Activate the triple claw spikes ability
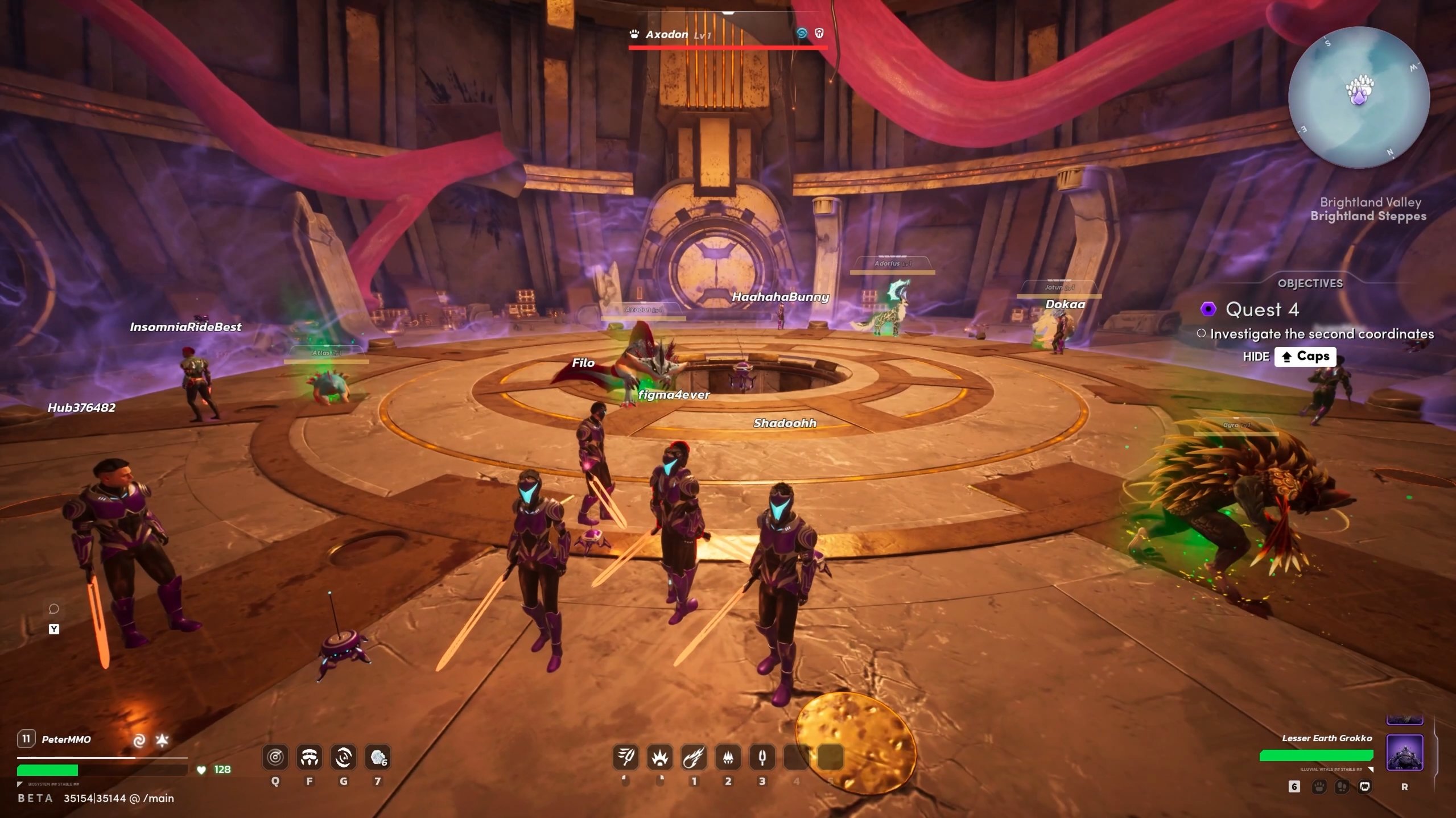1456x818 pixels. [728, 757]
